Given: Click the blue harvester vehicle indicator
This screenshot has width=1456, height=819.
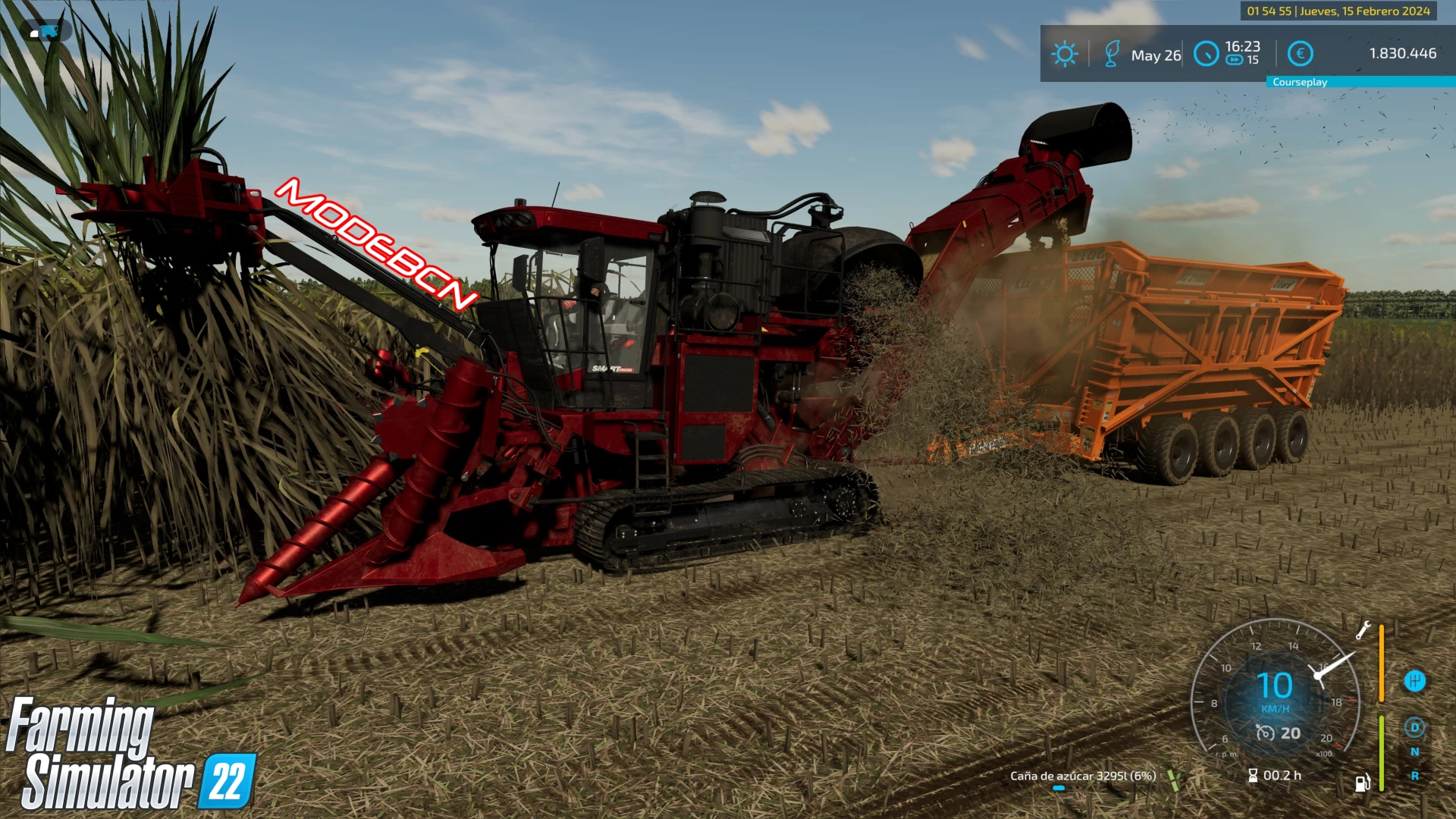Looking at the screenshot, I should pyautogui.click(x=49, y=32).
